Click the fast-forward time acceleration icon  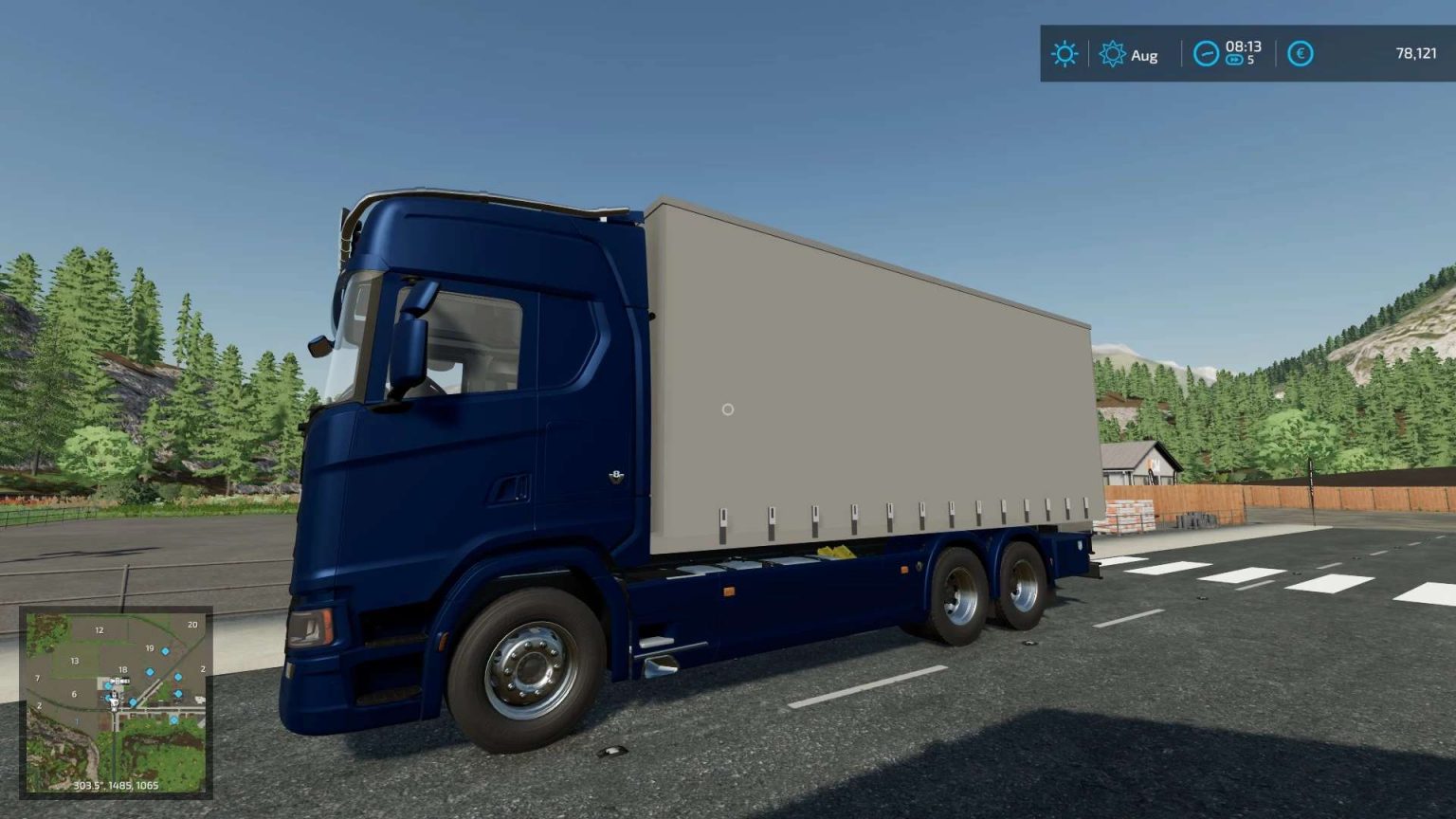[x=1233, y=59]
